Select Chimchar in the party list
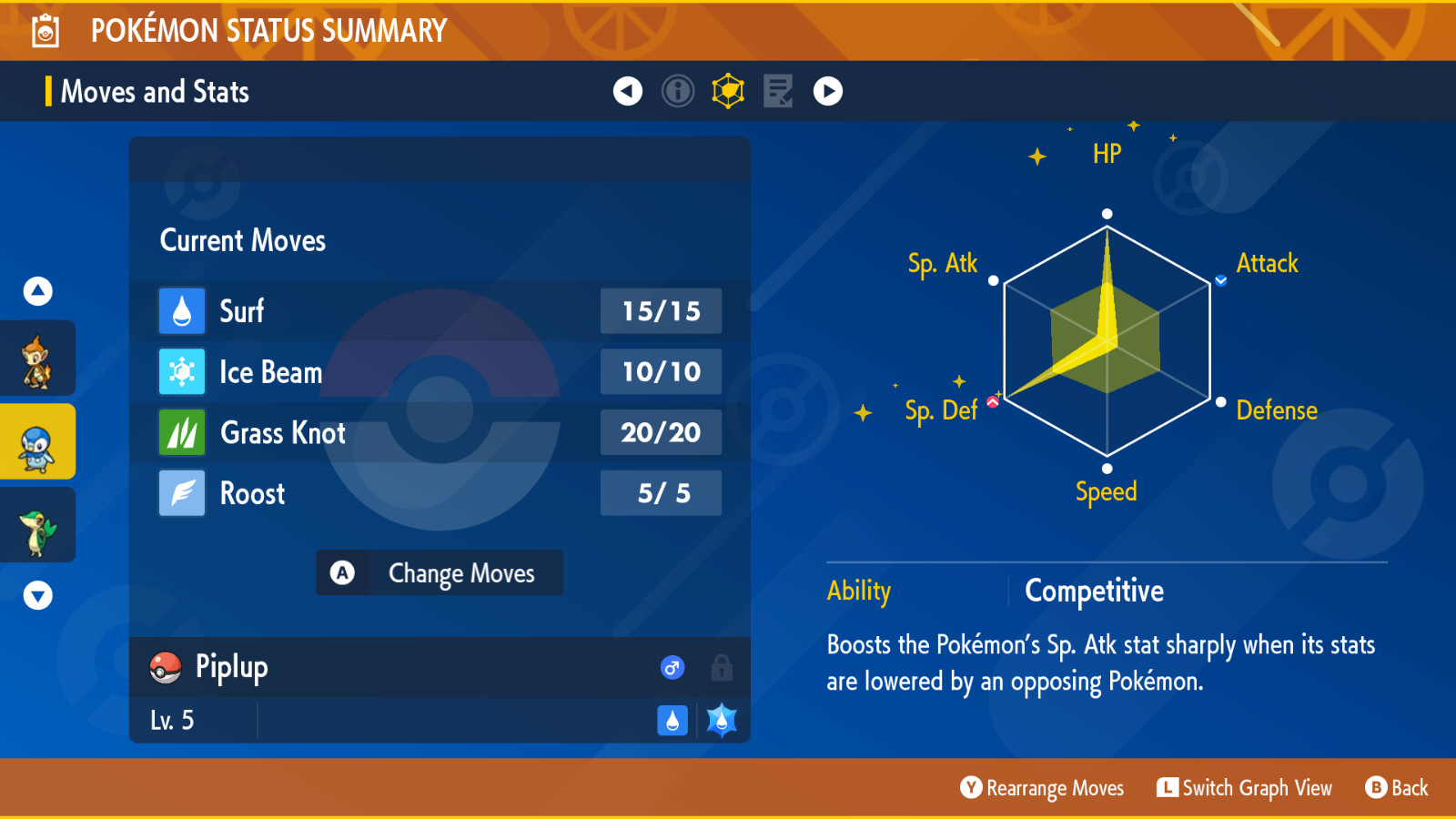Viewport: 1456px width, 819px height. coord(37,359)
